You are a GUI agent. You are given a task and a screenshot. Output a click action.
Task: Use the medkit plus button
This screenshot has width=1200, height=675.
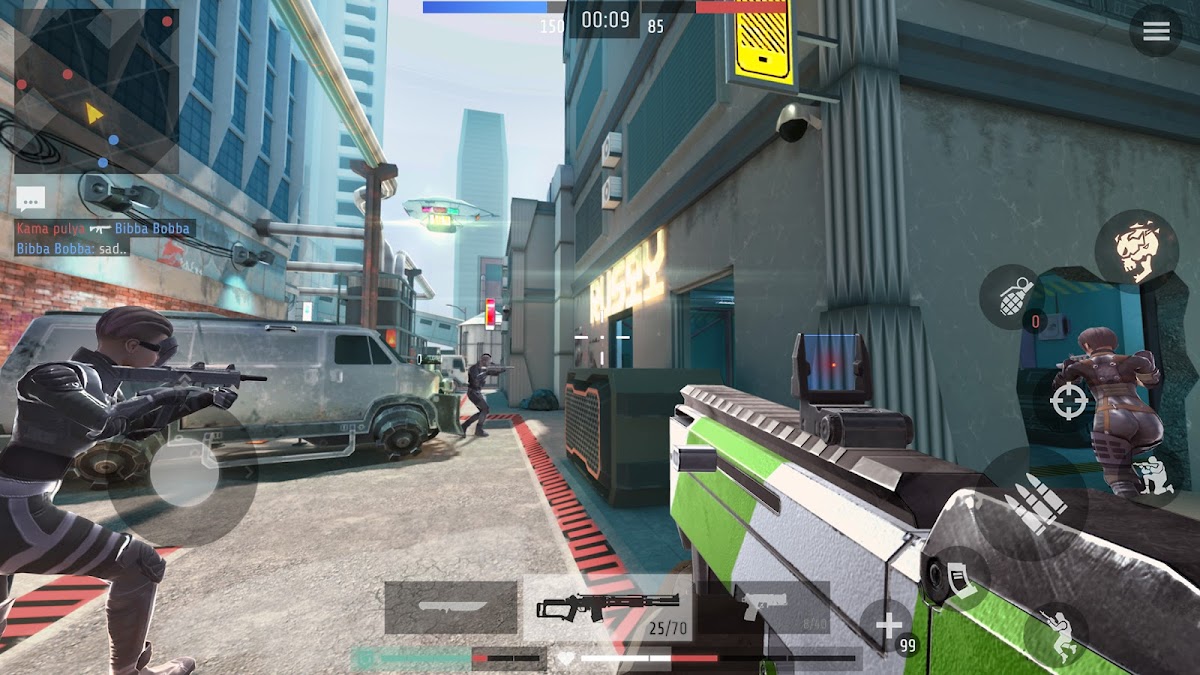888,627
